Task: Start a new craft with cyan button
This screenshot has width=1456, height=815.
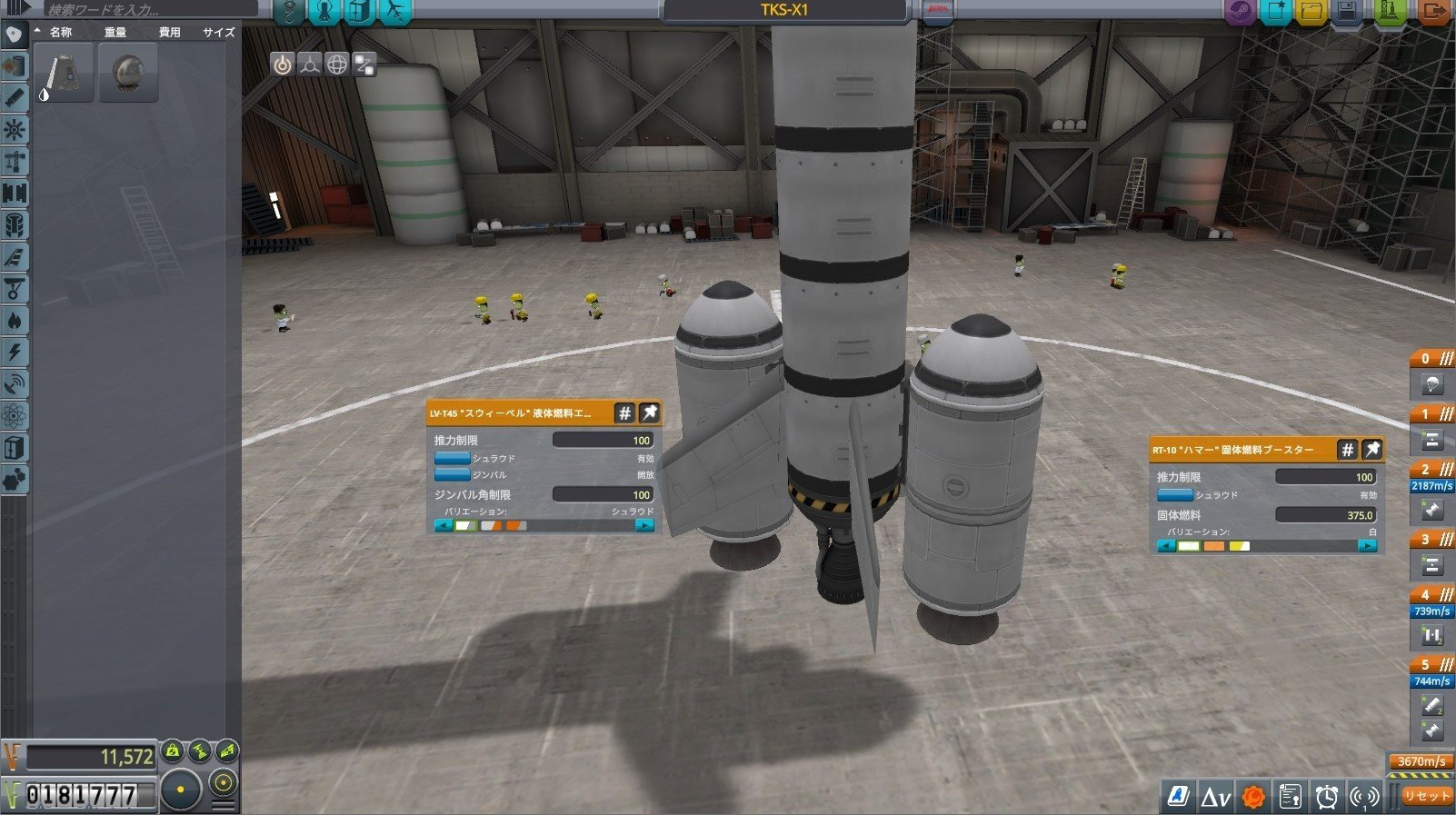Action: click(x=1276, y=11)
